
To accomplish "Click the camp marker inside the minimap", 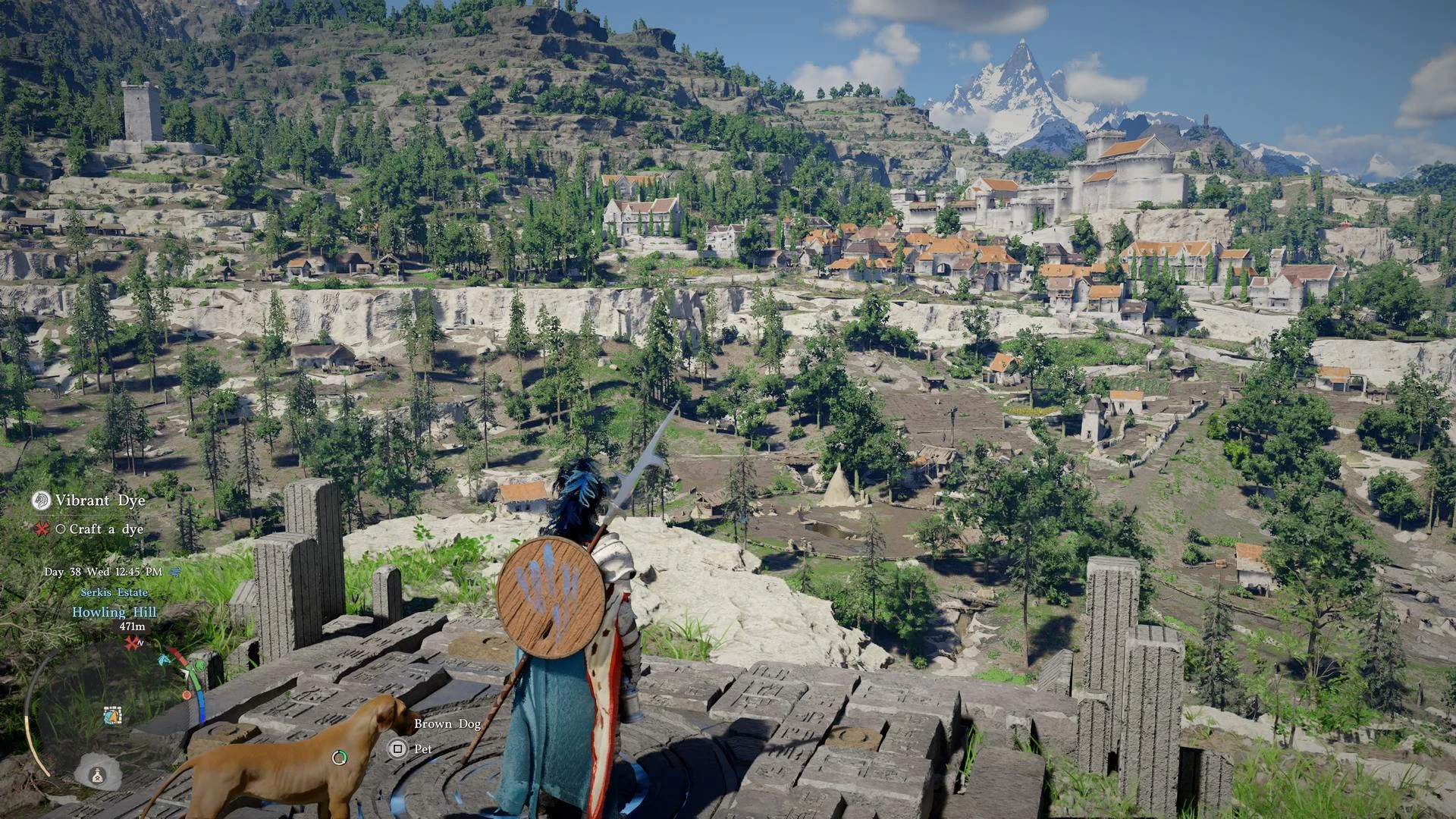I will [x=112, y=714].
